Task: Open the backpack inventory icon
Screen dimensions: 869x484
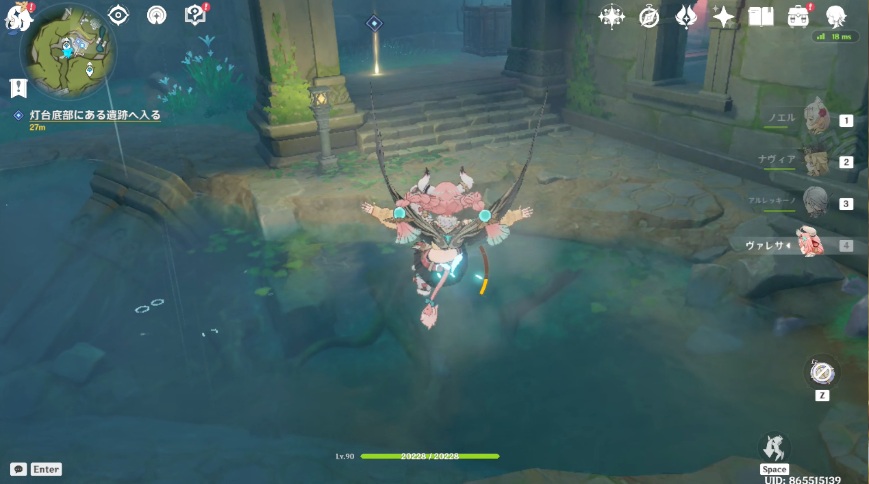Action: [x=798, y=16]
